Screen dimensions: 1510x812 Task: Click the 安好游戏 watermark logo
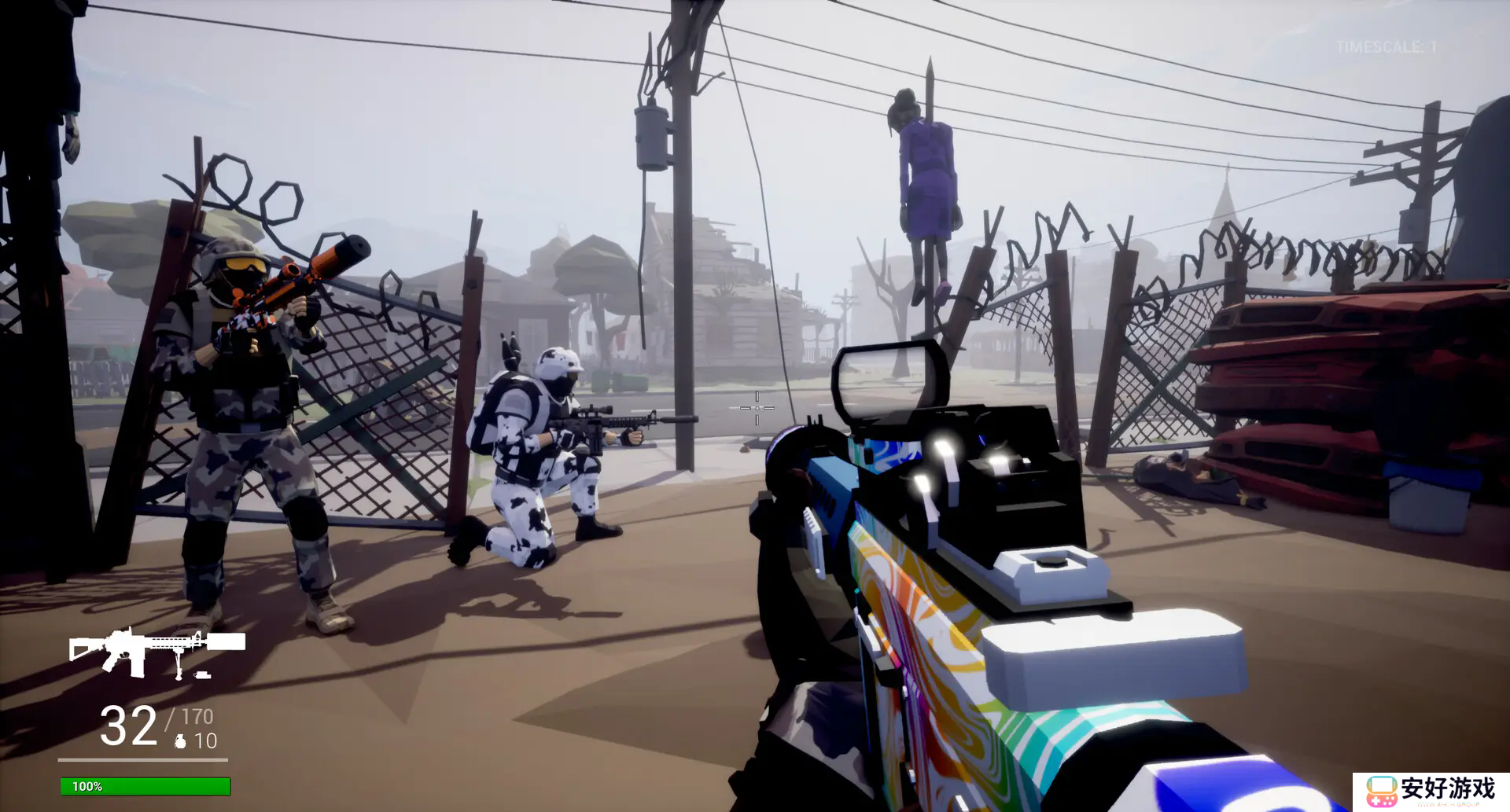pyautogui.click(x=1431, y=791)
